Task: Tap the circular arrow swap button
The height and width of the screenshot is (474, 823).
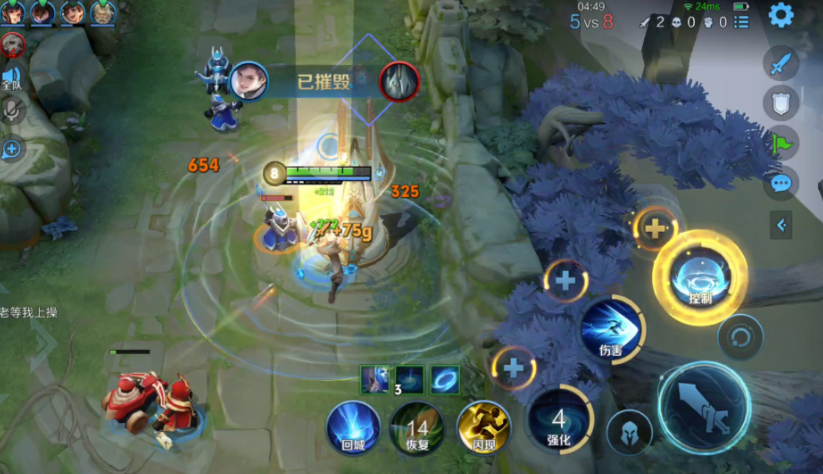Action: coord(741,335)
